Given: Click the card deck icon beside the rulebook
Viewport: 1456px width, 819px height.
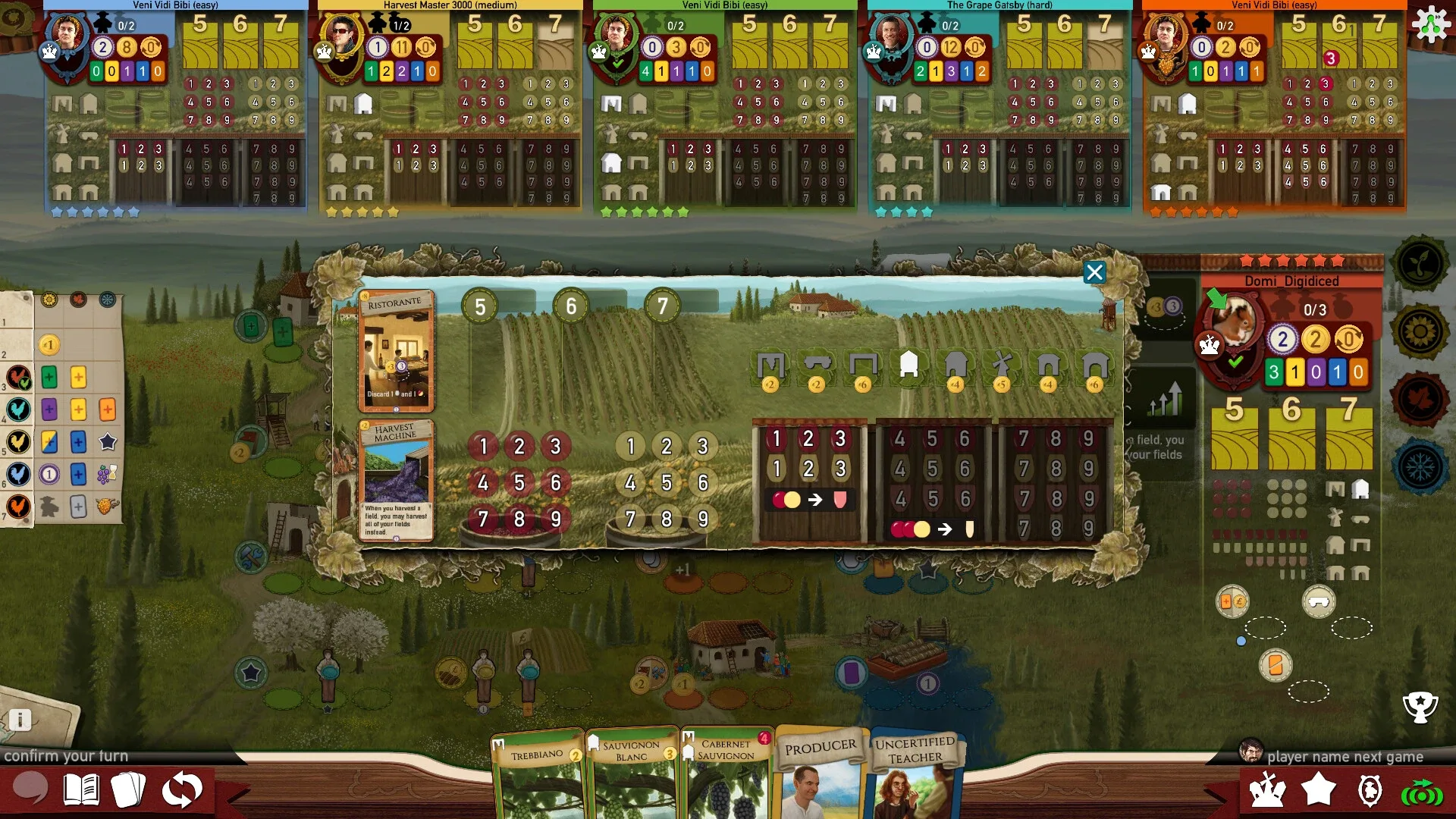Looking at the screenshot, I should point(130,791).
